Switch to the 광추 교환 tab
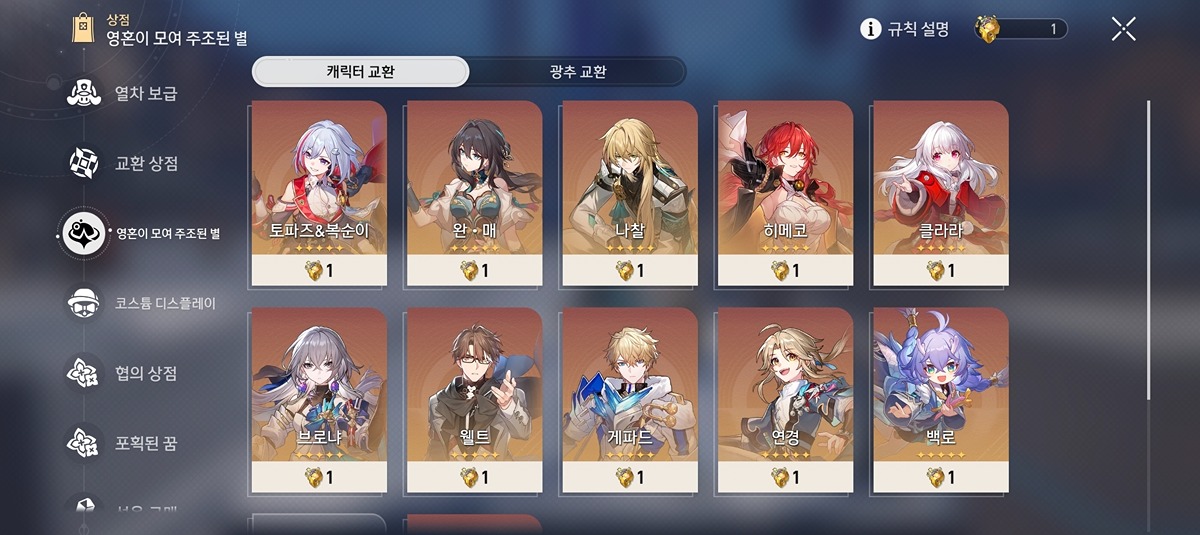Viewport: 1200px width, 535px height. click(x=577, y=72)
